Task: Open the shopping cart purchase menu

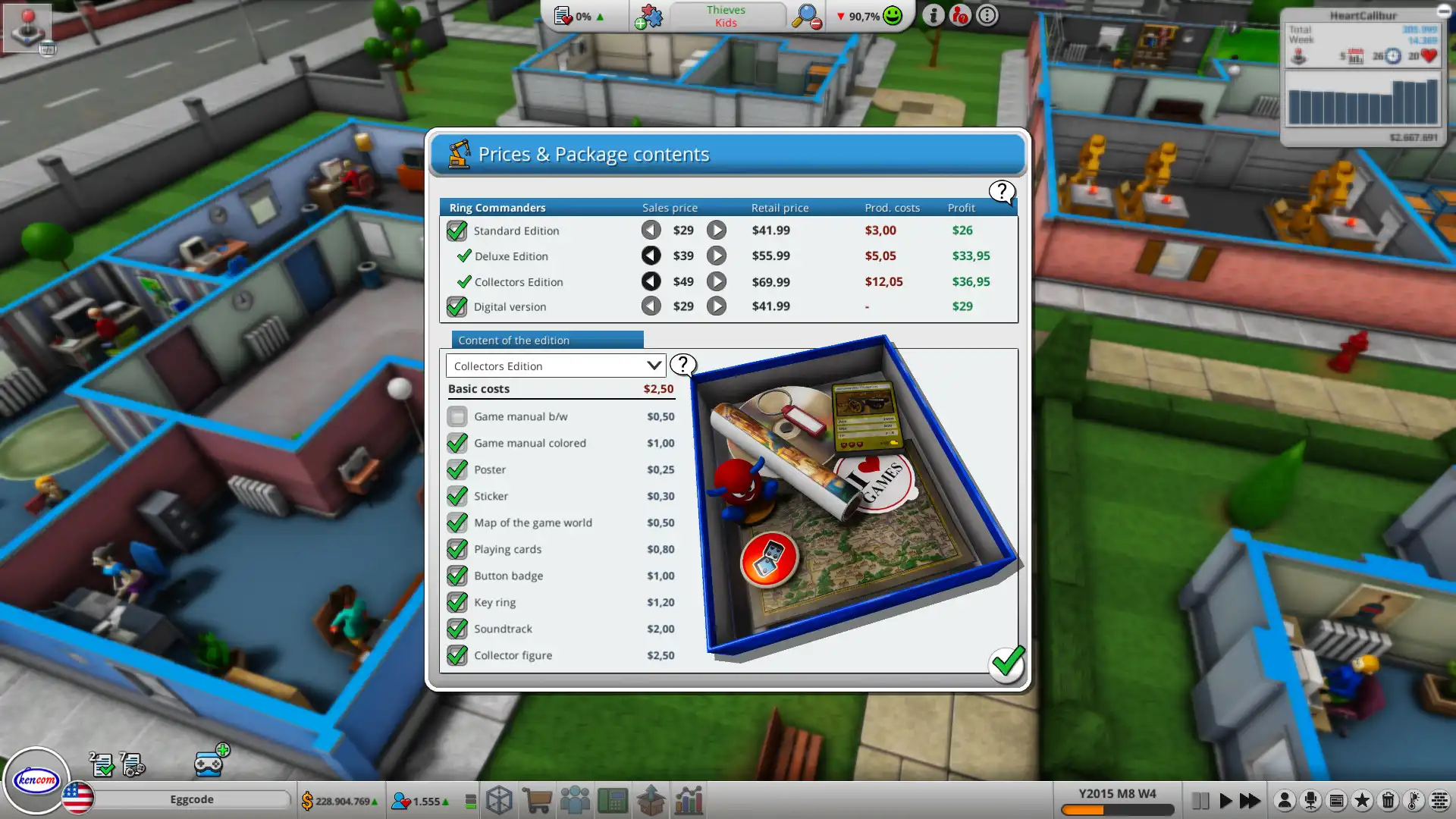Action: 537,800
